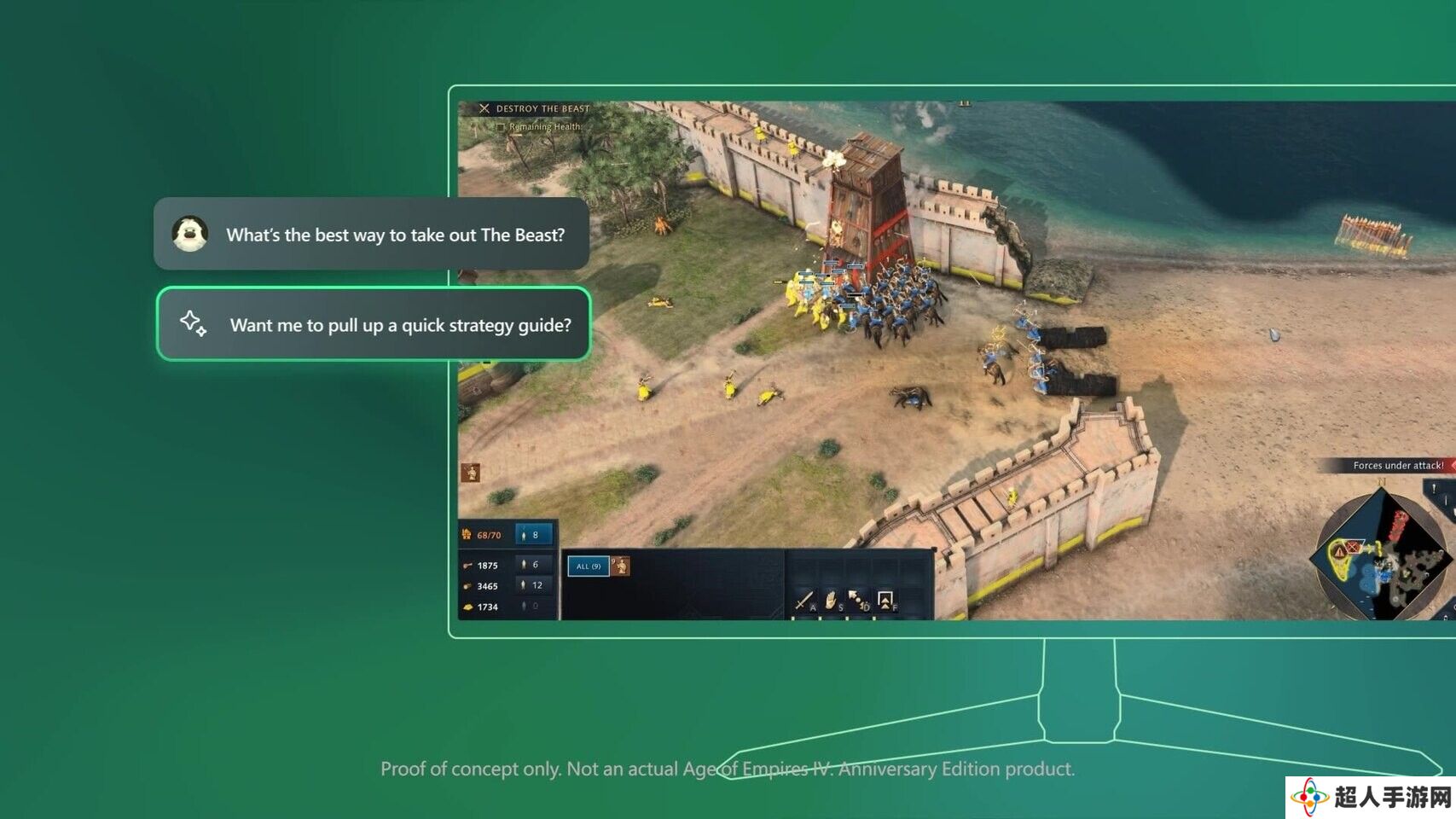Image resolution: width=1456 pixels, height=819 pixels.
Task: Click the exclamation ping button beside minimap
Action: pyautogui.click(x=1435, y=489)
